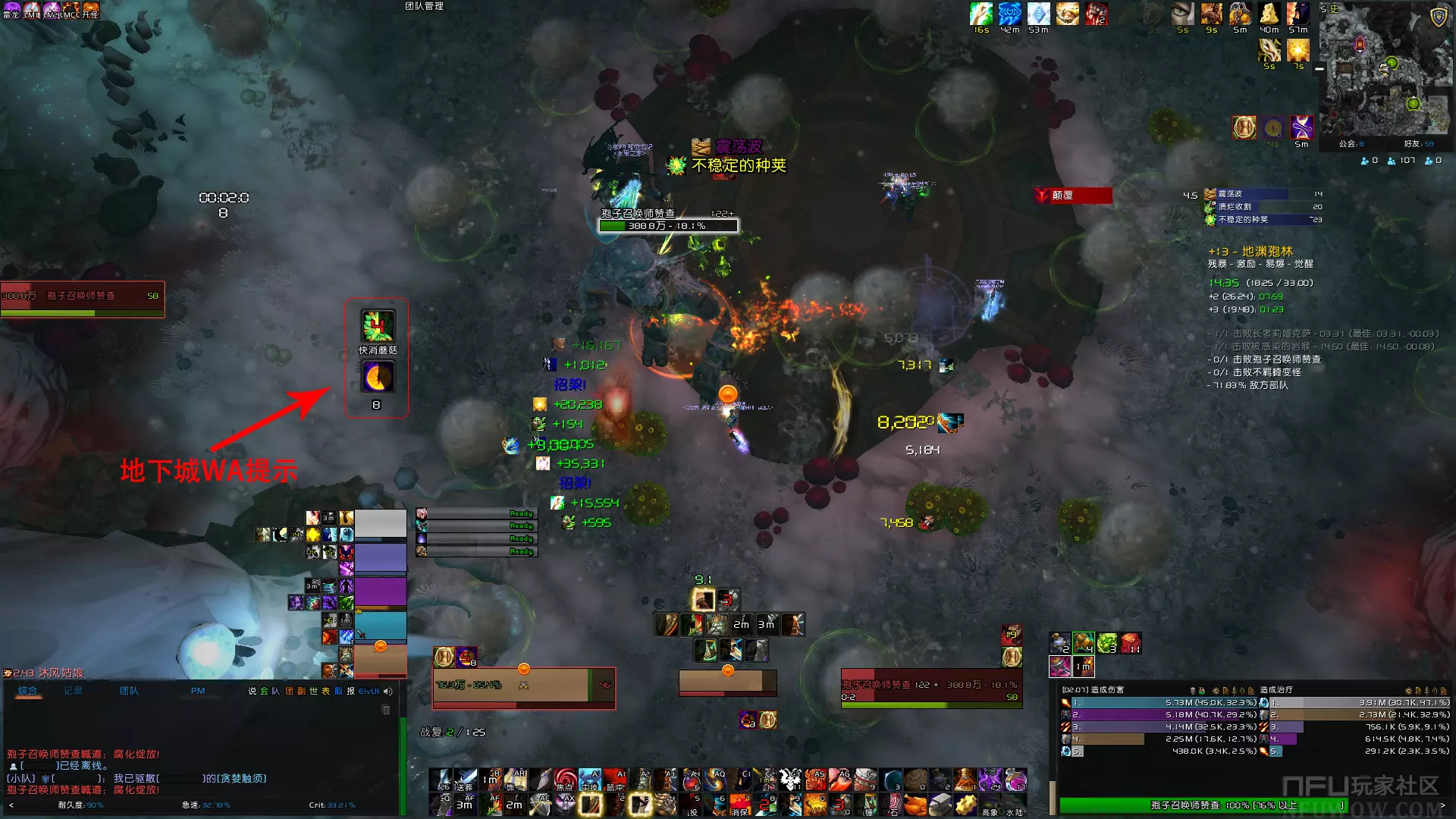Switch to the 记录 chat tab
Viewport: 1456px width, 819px height.
click(73, 691)
